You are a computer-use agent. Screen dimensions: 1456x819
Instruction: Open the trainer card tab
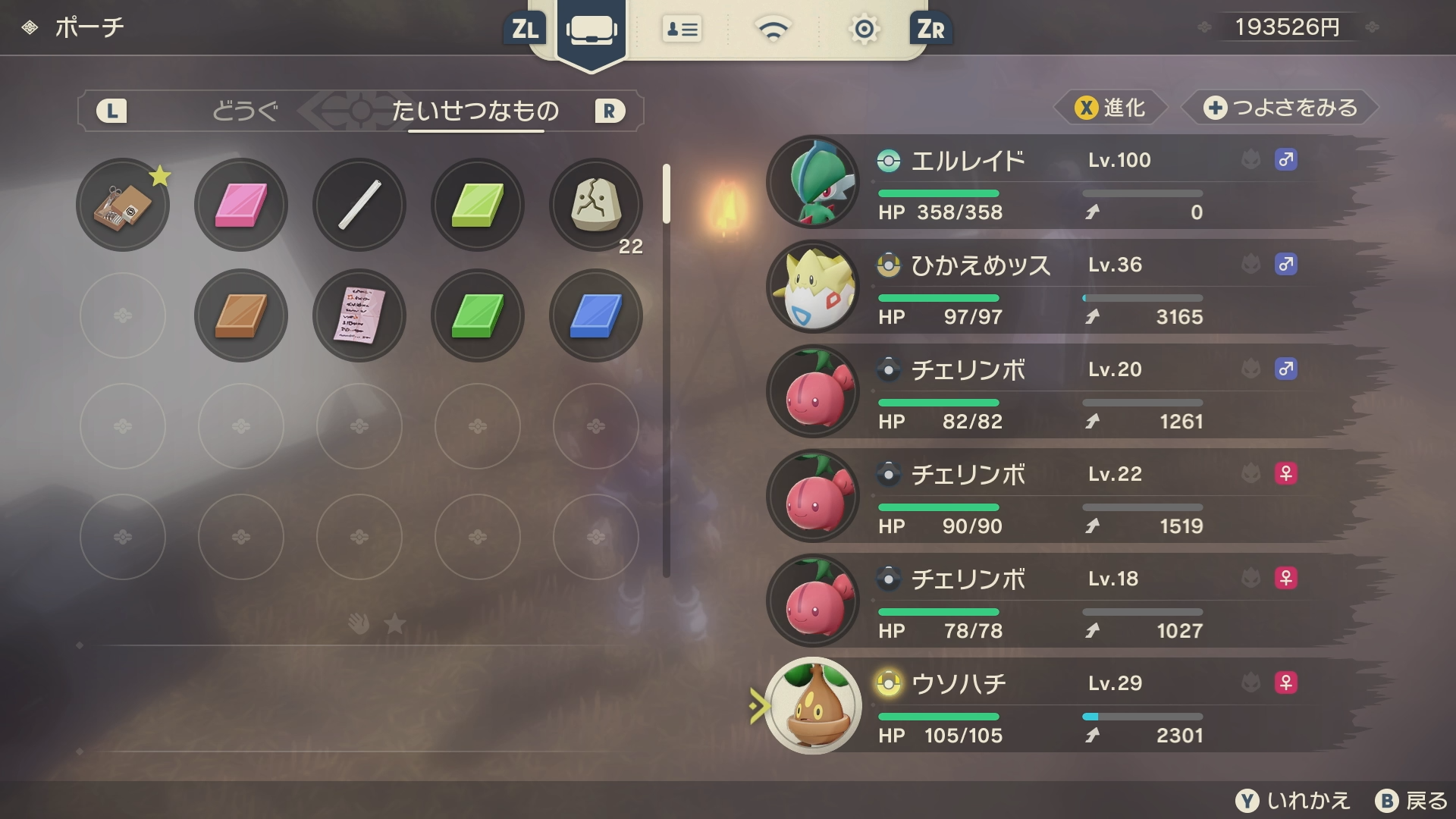(682, 30)
